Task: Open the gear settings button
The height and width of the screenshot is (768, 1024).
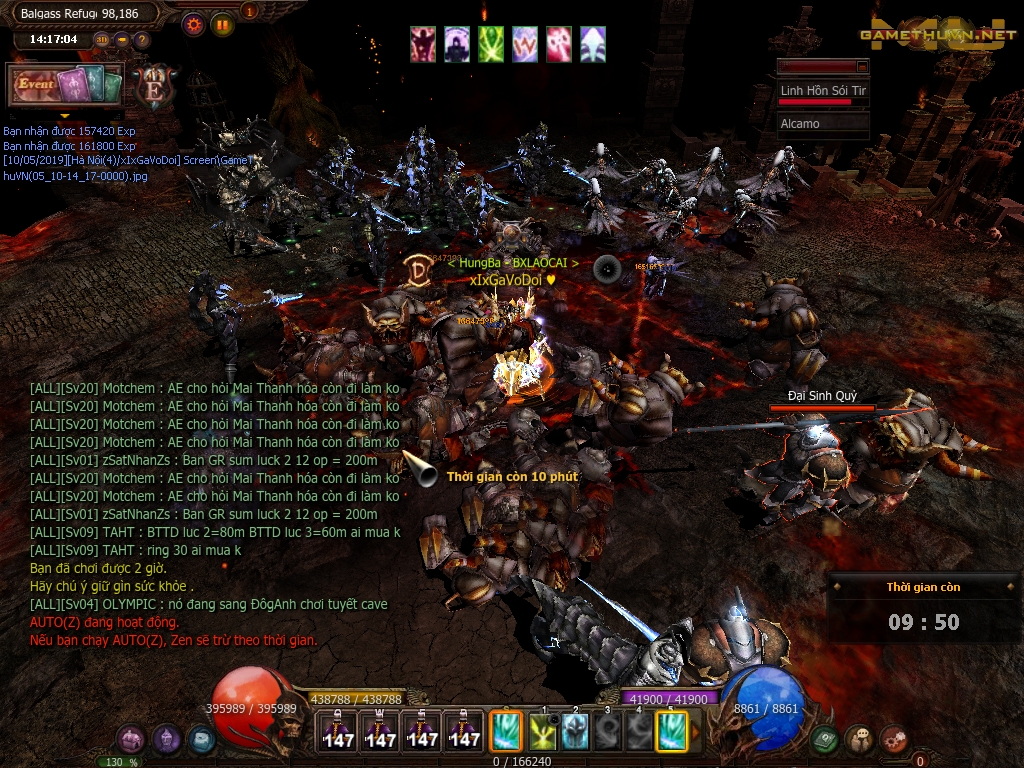Action: coord(193,24)
